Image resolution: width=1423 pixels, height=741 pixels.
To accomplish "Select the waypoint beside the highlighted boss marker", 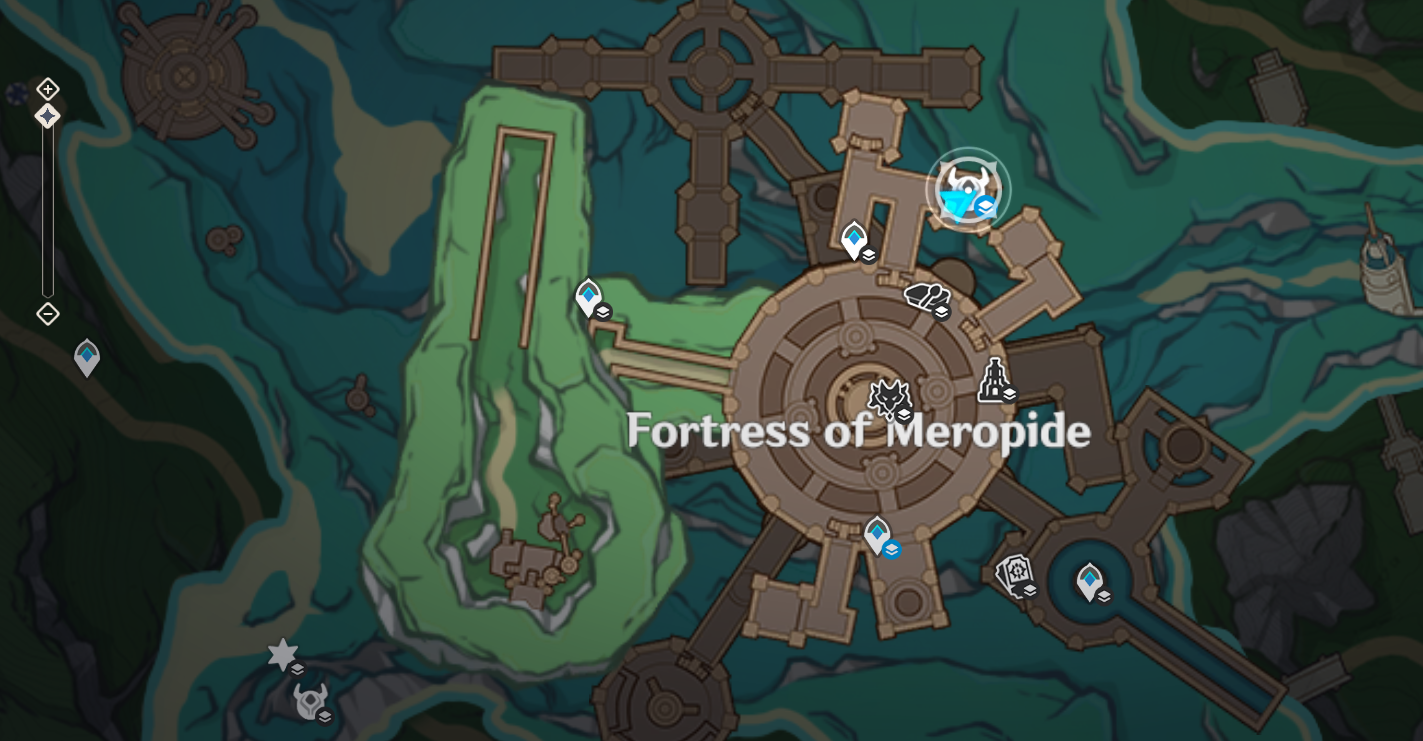I will [x=854, y=240].
